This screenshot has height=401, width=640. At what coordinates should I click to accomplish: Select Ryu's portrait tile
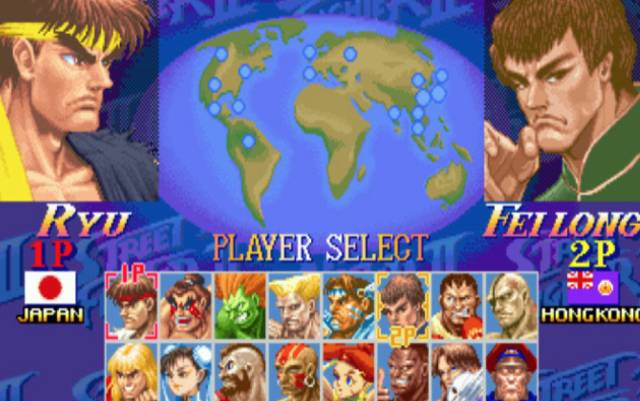[132, 305]
